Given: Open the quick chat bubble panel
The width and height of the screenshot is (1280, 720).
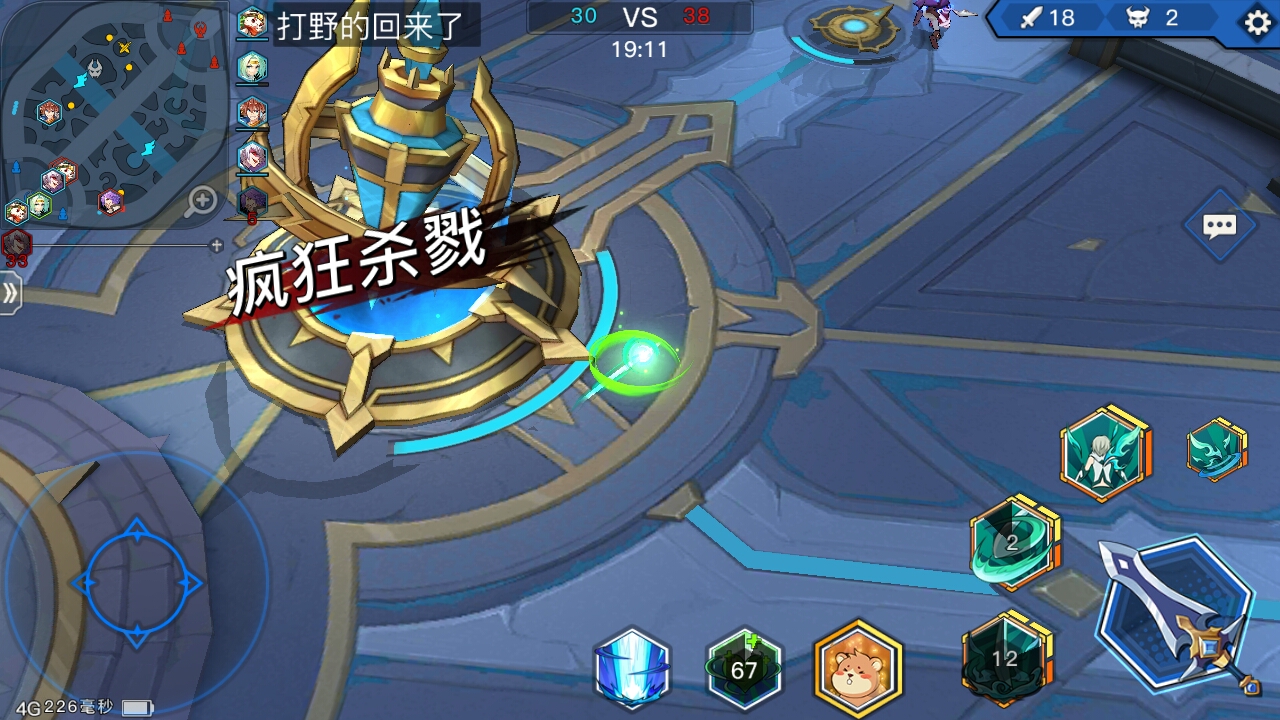Looking at the screenshot, I should (x=1219, y=226).
